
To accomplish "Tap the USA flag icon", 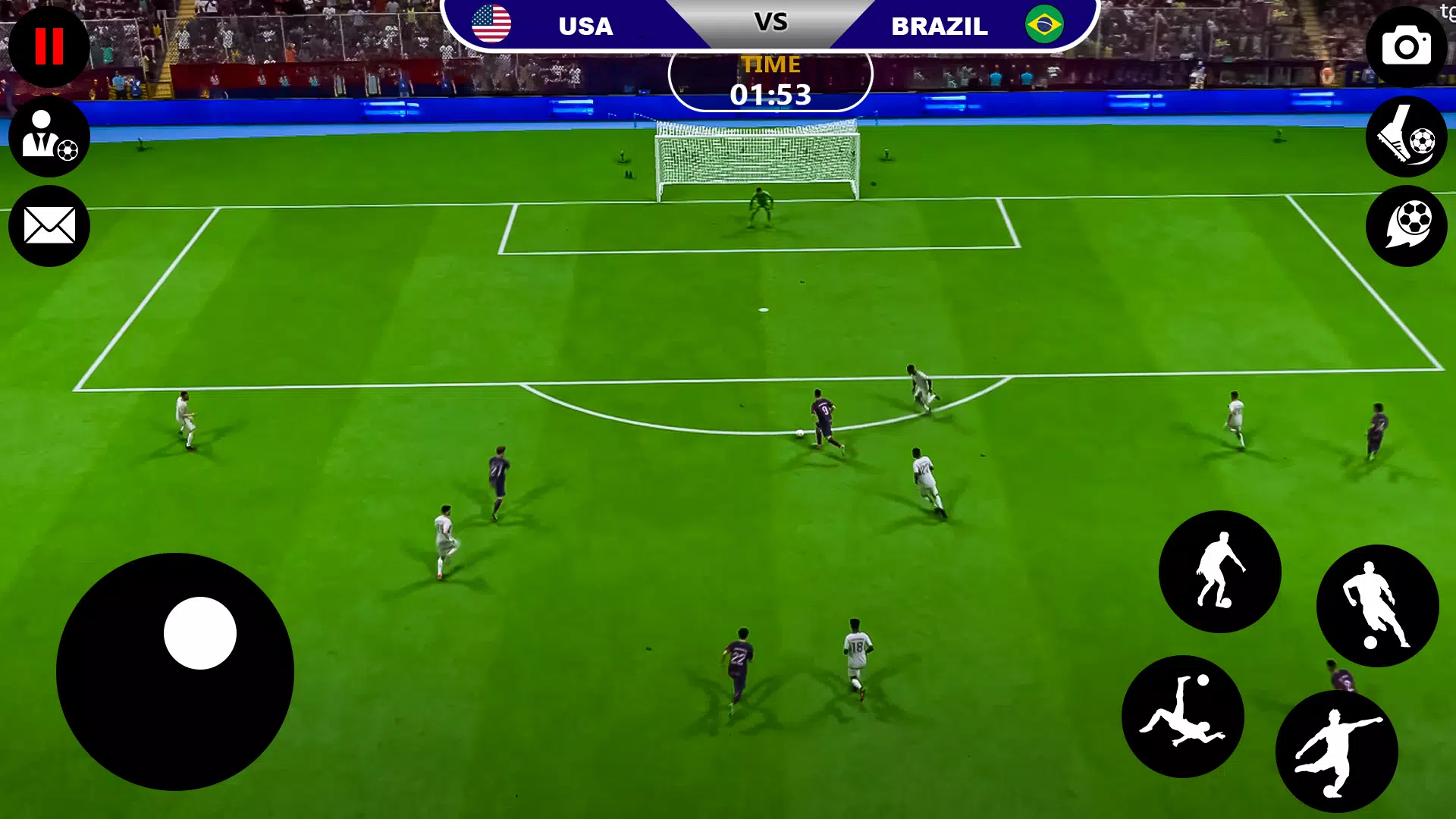I will tap(490, 23).
